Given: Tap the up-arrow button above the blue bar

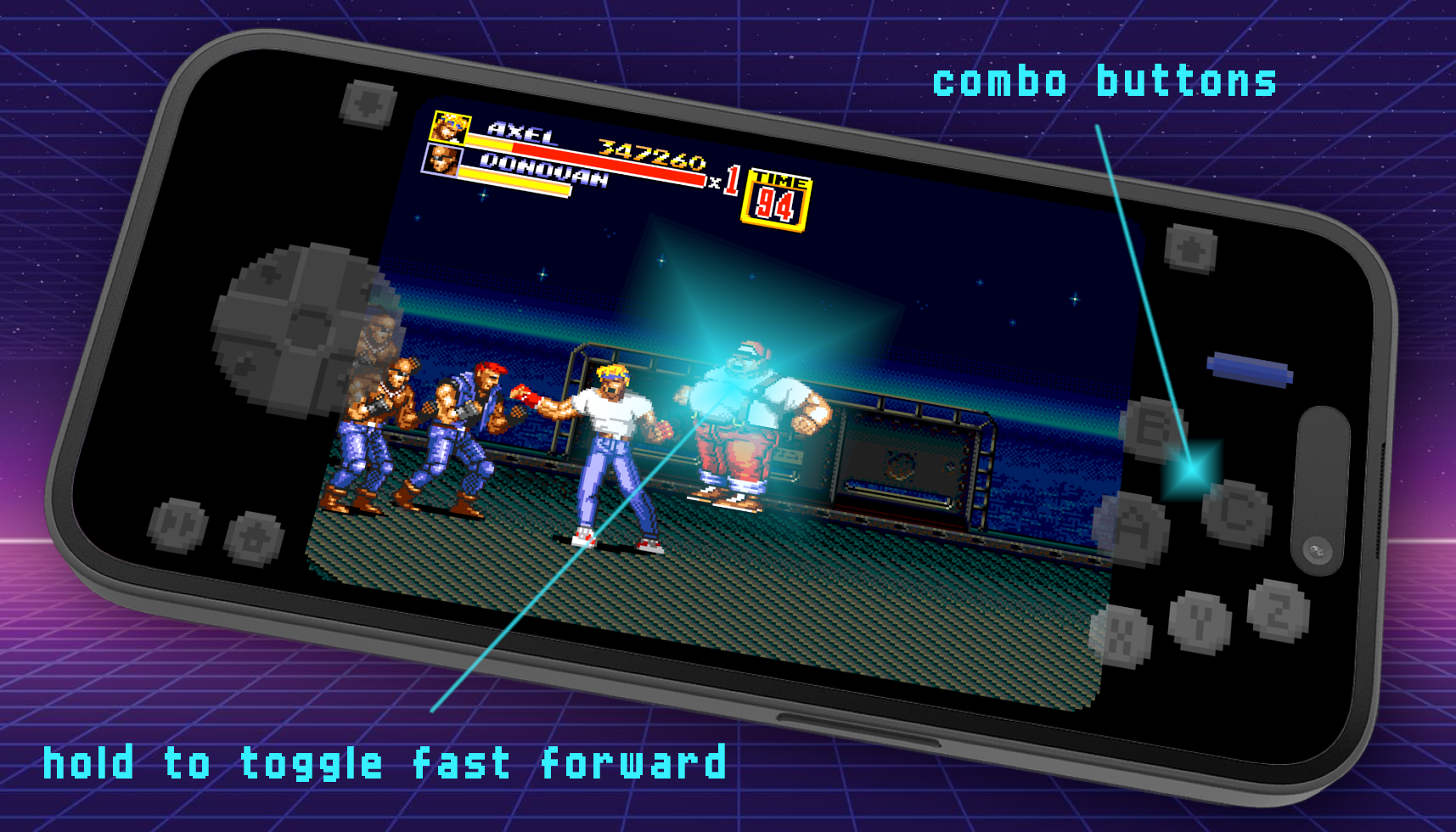Looking at the screenshot, I should [1190, 249].
